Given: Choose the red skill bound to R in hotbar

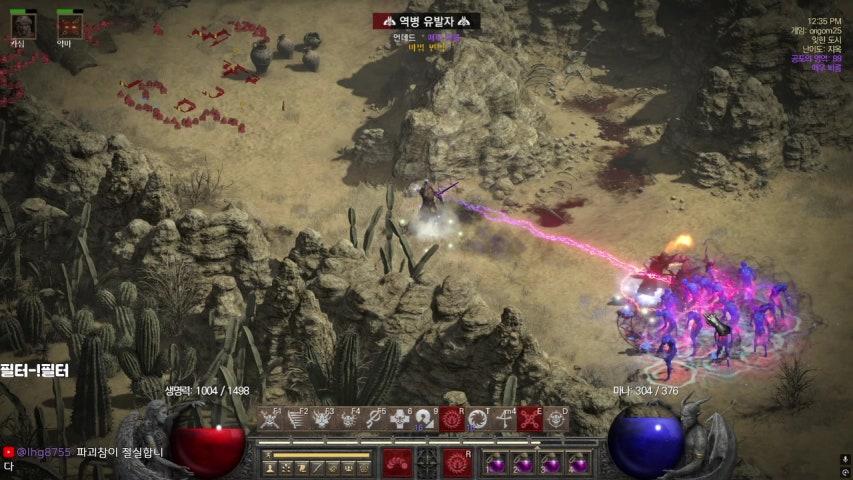Looking at the screenshot, I should click(452, 420).
